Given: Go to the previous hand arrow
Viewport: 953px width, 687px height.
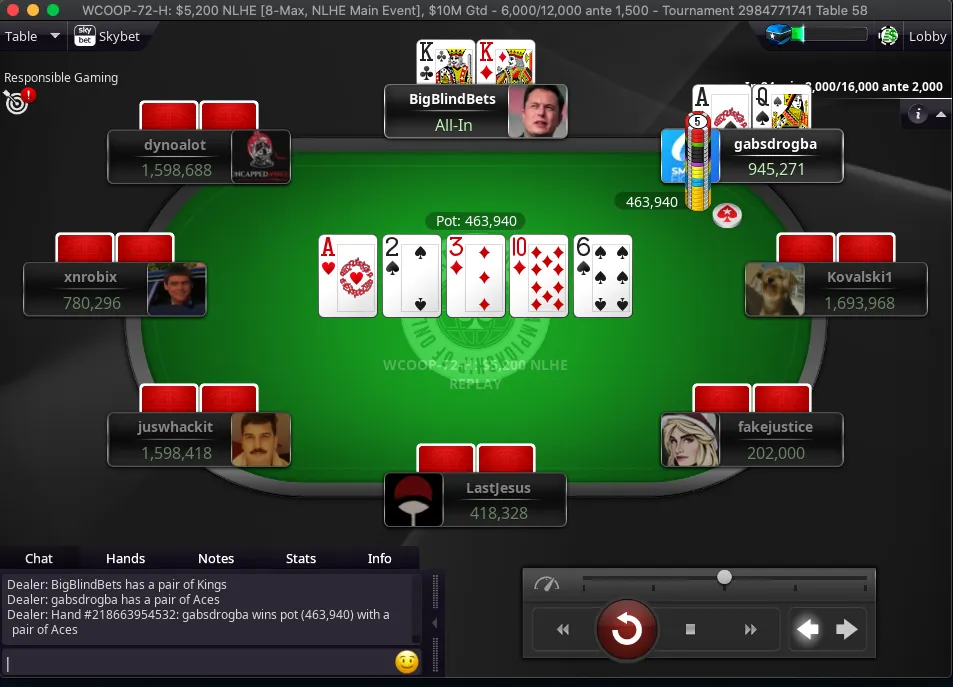Looking at the screenshot, I should point(808,629).
